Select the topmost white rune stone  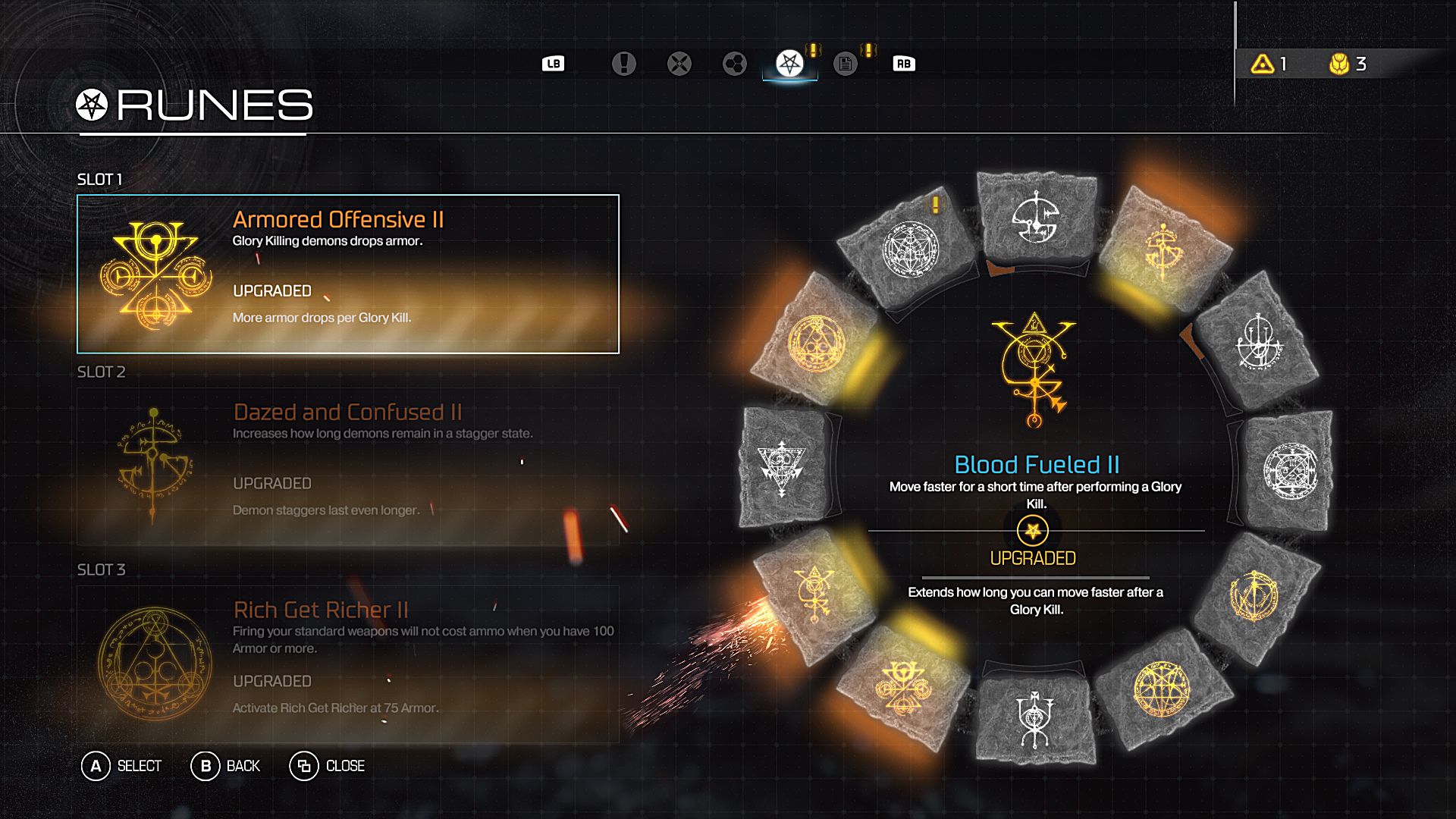(x=1035, y=224)
